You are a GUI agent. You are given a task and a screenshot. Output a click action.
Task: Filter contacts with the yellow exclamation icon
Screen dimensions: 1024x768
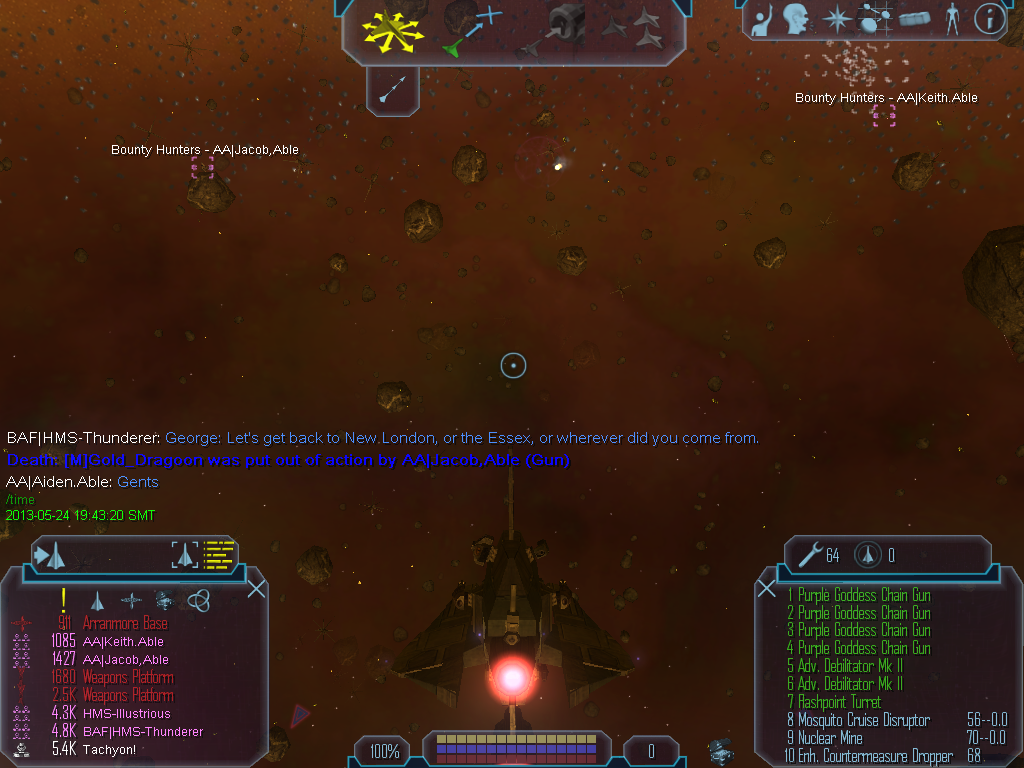63,599
